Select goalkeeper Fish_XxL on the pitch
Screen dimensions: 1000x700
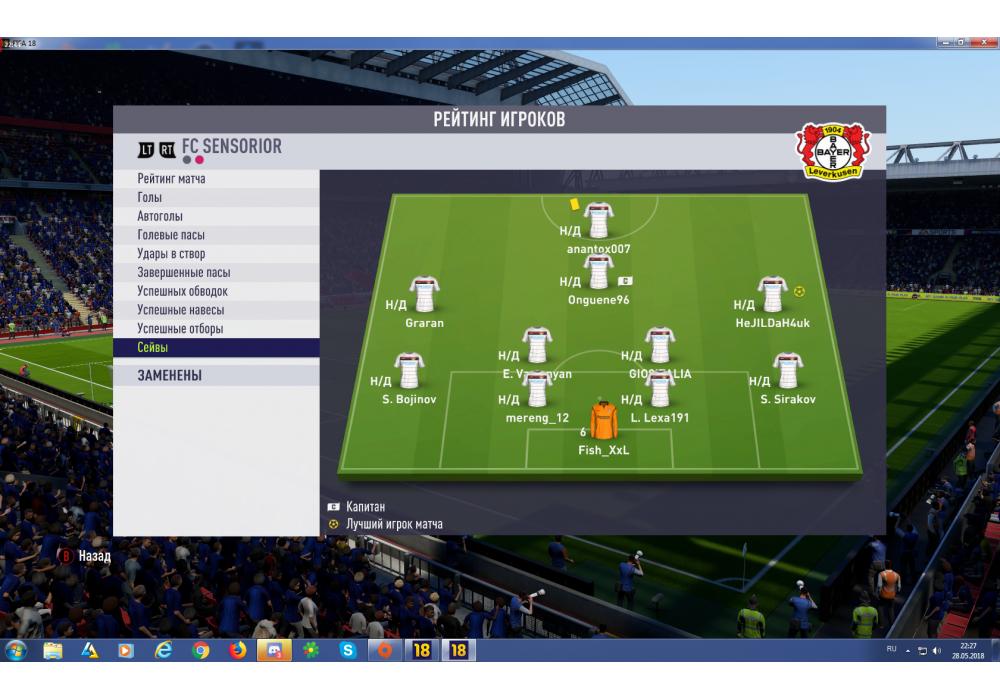click(x=603, y=422)
